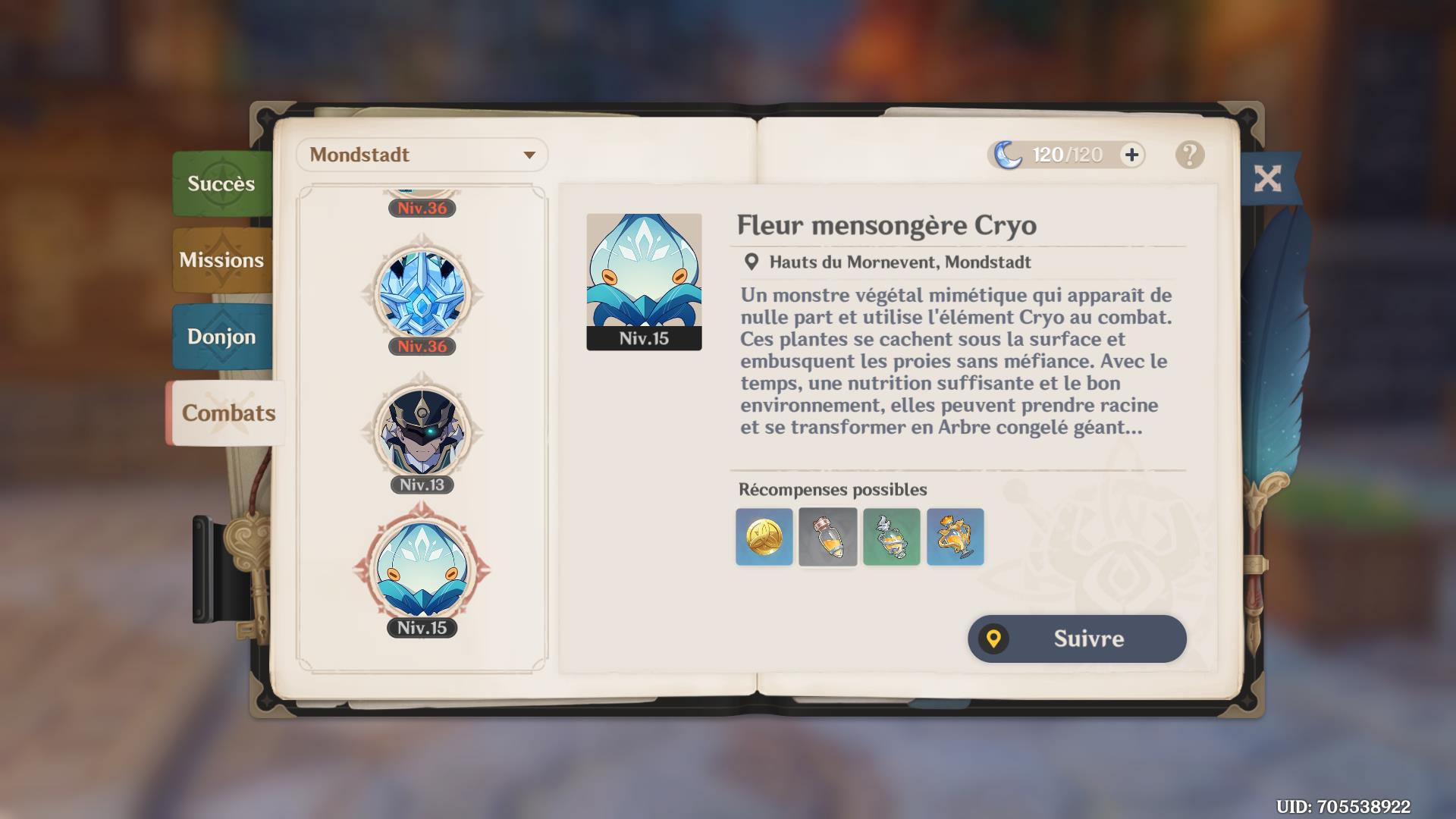Viewport: 1456px width, 819px height.
Task: Click the original resin moon icon
Action: tap(1009, 155)
